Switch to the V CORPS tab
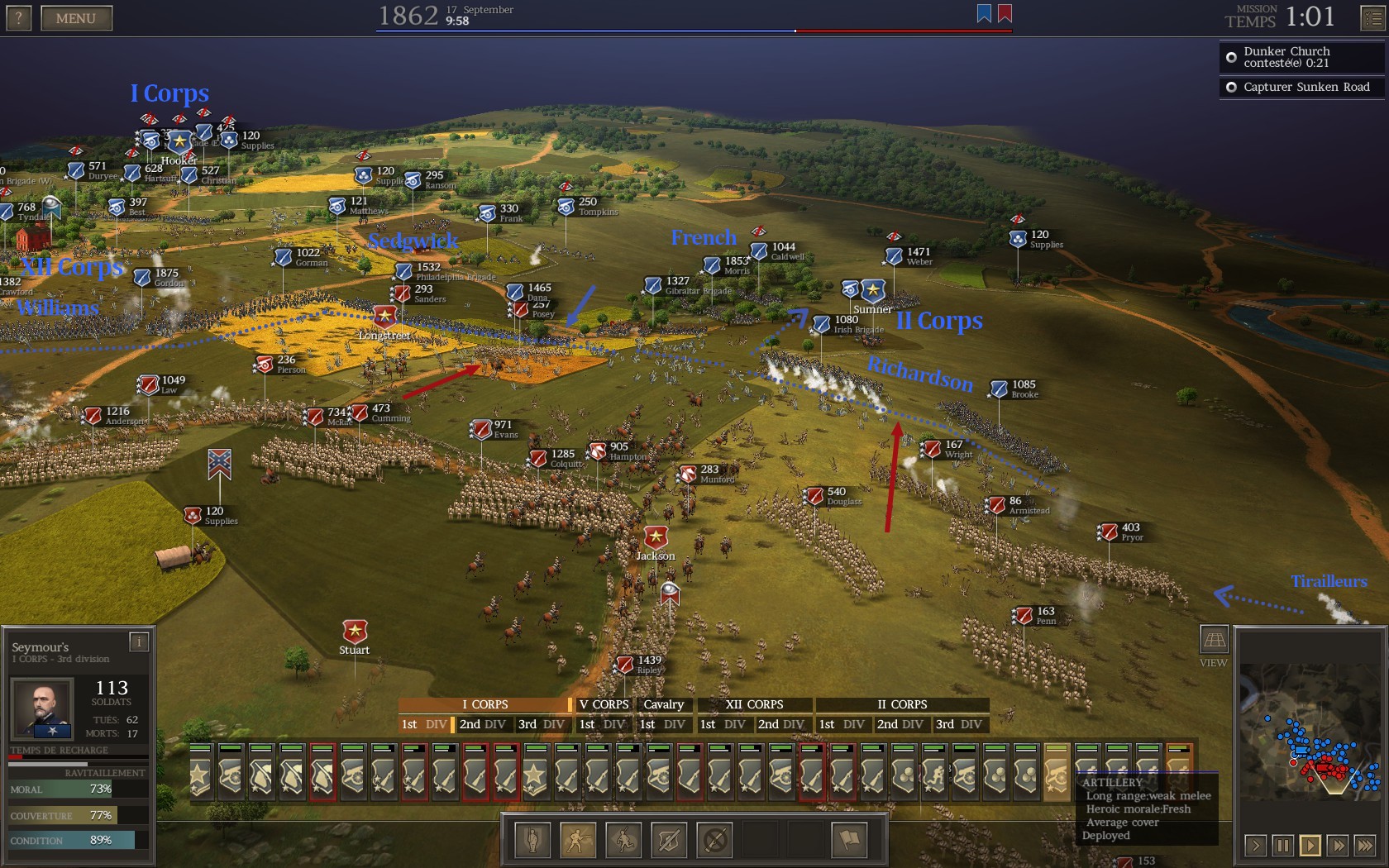 [604, 704]
